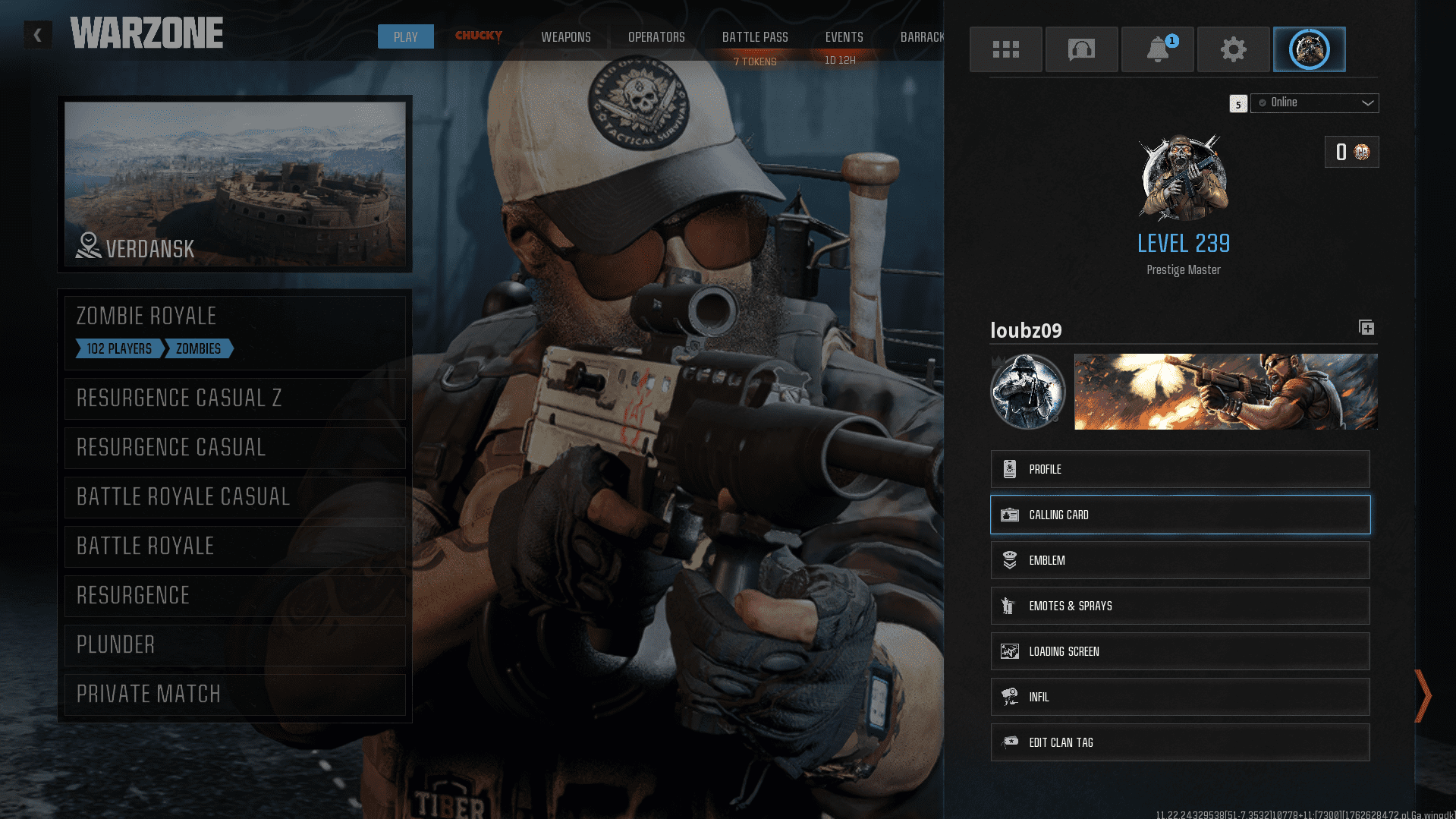
Task: Open the Battle Pass menu
Action: [x=754, y=36]
